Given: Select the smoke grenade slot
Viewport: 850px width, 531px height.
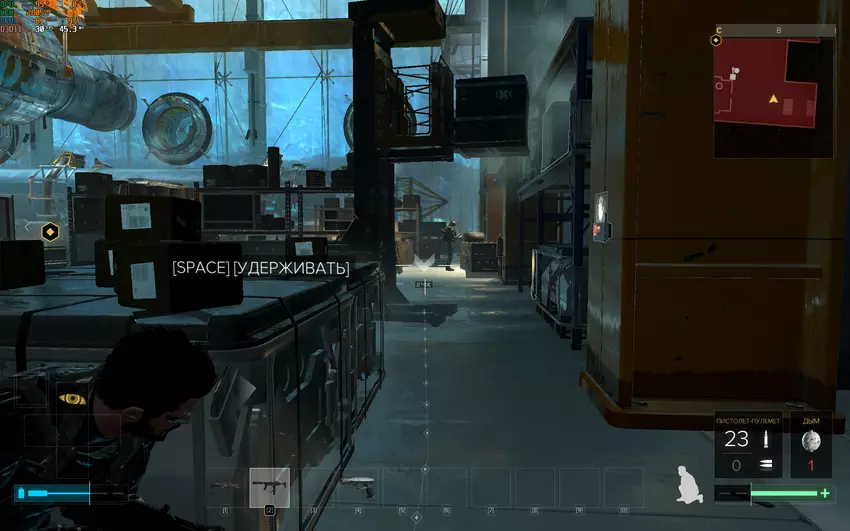Looking at the screenshot, I should pos(811,444).
